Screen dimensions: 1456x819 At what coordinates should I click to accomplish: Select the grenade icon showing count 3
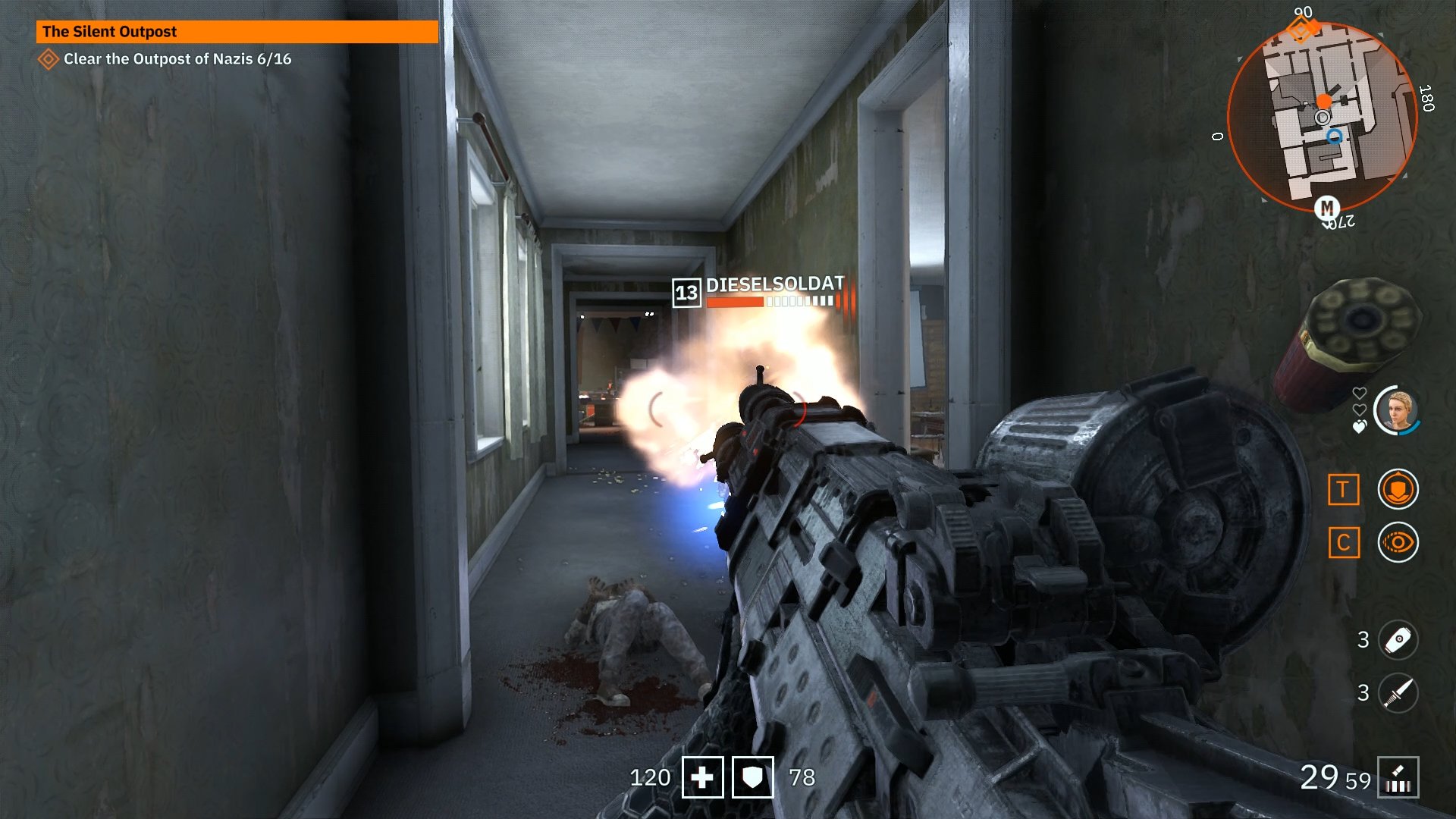pos(1399,639)
